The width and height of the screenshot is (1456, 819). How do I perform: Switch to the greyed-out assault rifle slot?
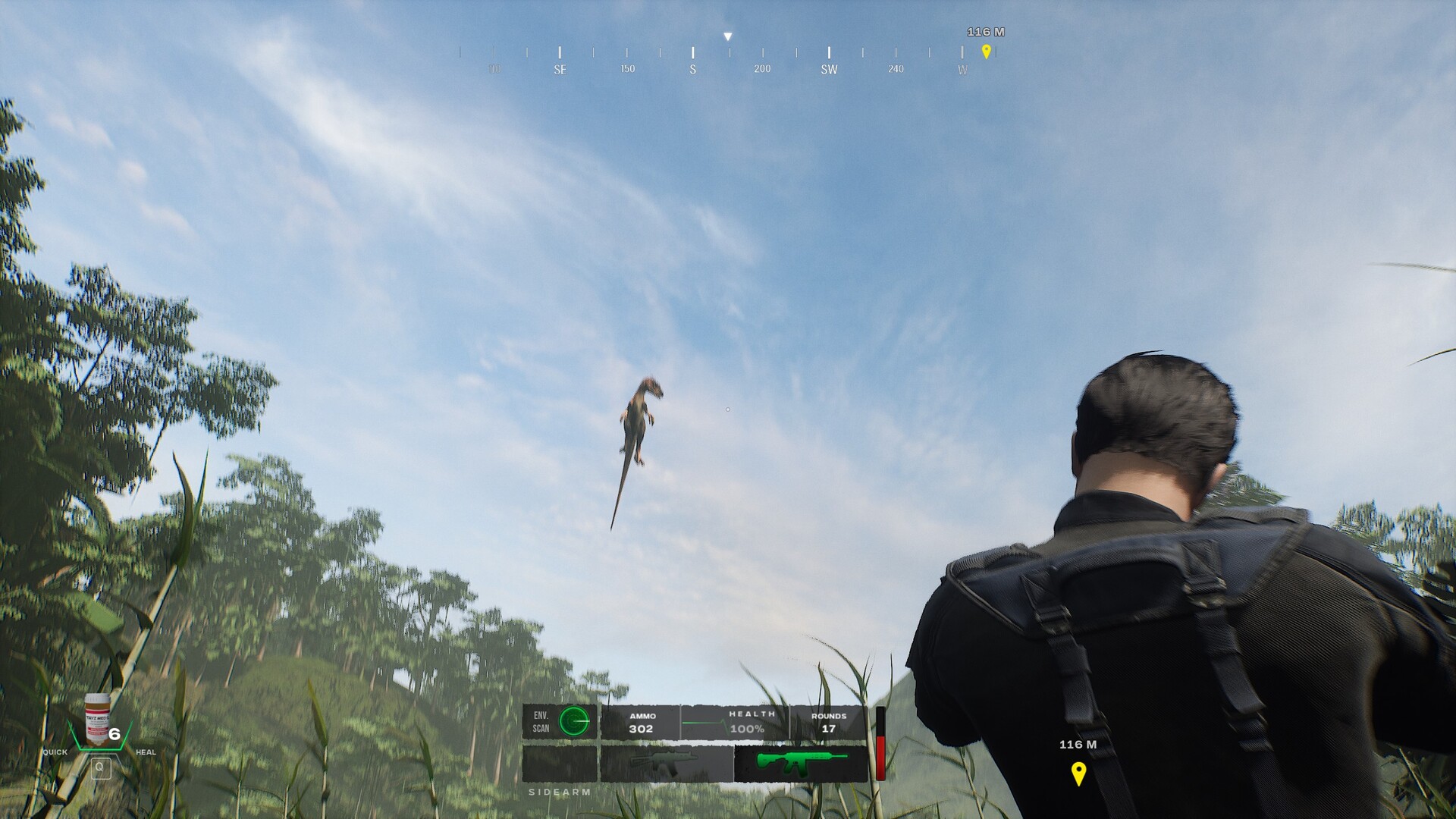(x=666, y=763)
